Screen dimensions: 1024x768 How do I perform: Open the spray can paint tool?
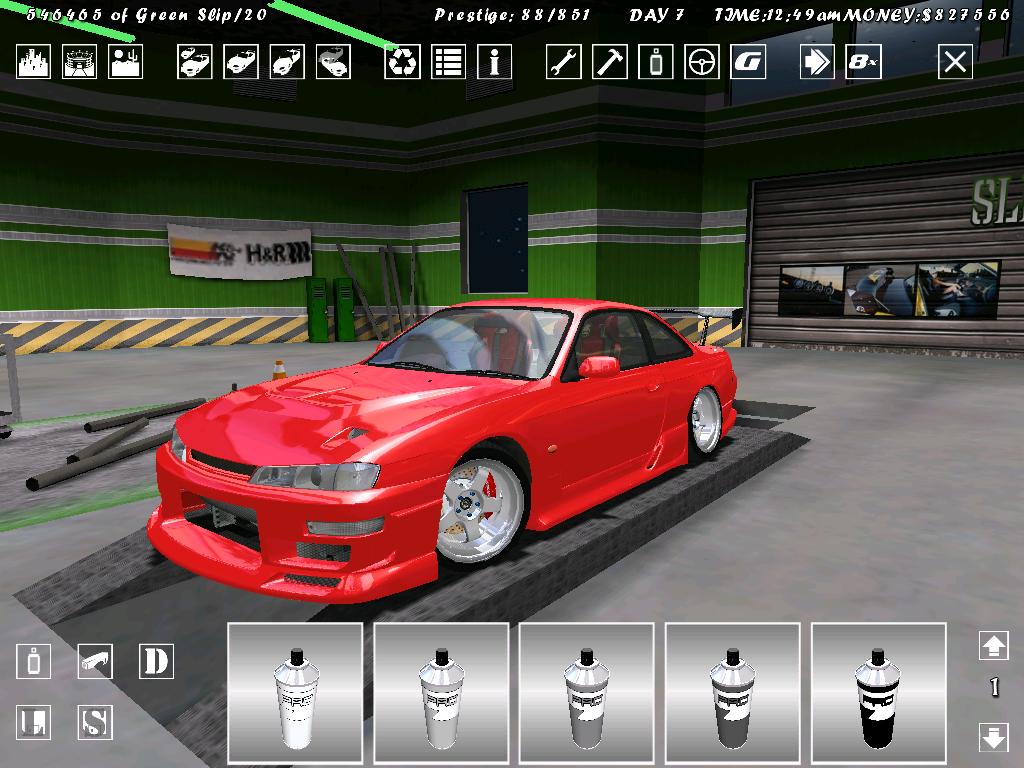[656, 62]
